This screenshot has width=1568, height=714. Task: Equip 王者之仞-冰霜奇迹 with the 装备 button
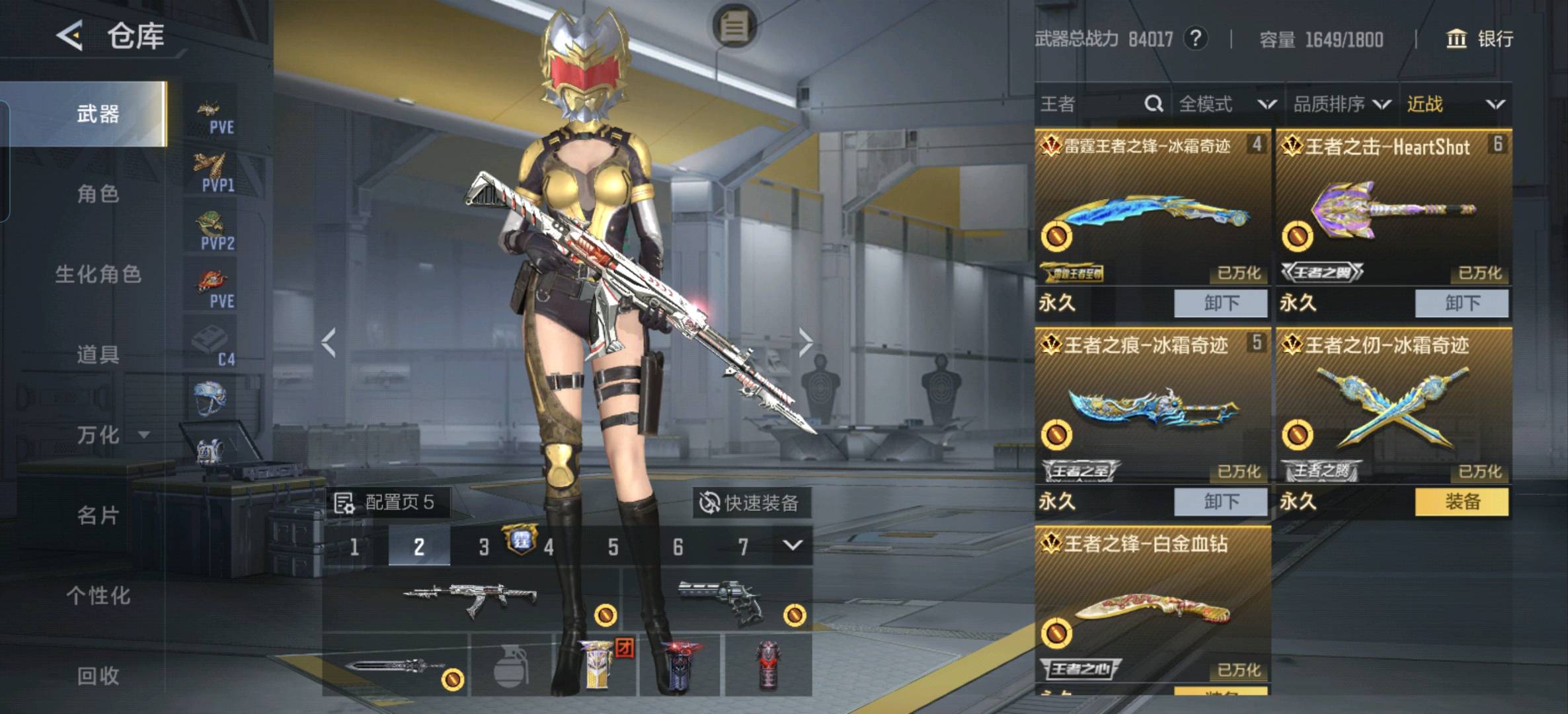1462,502
